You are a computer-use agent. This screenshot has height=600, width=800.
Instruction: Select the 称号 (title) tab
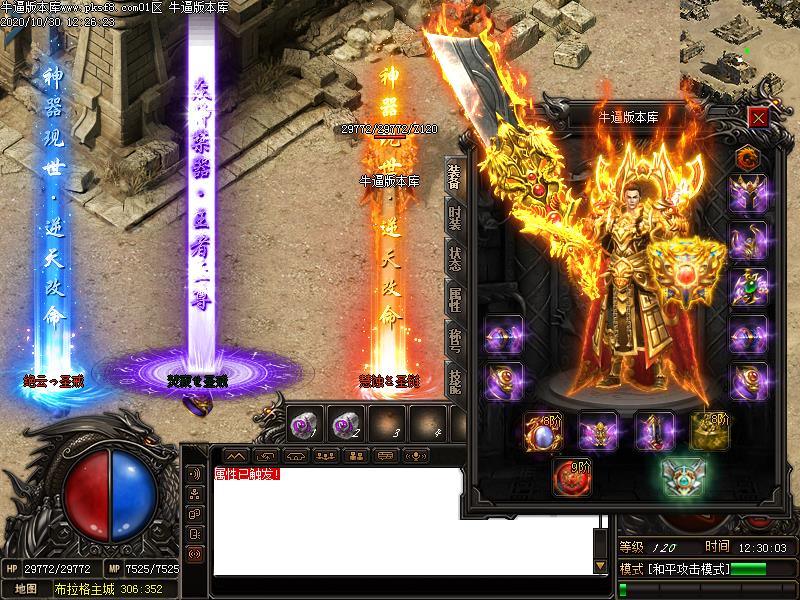(x=455, y=341)
